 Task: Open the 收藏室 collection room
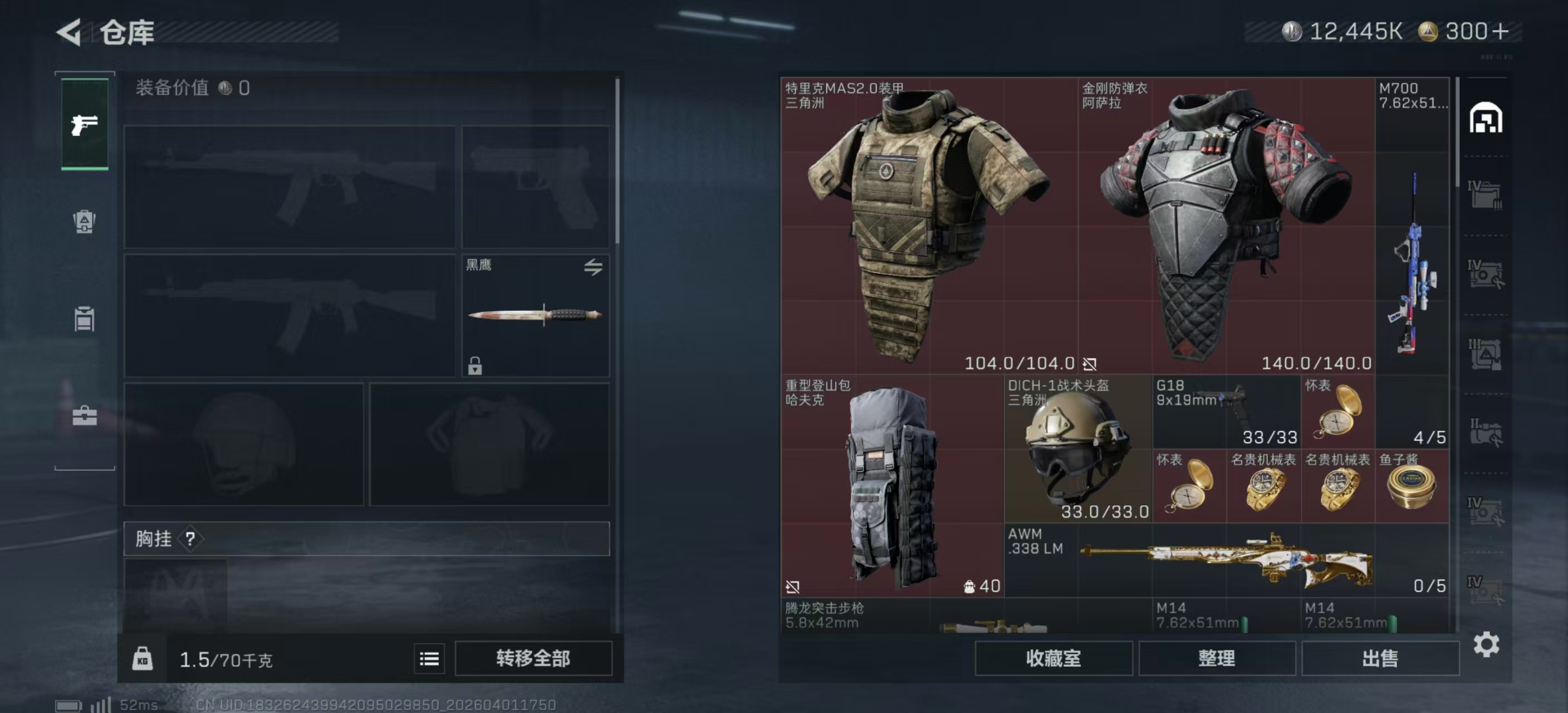[1053, 658]
